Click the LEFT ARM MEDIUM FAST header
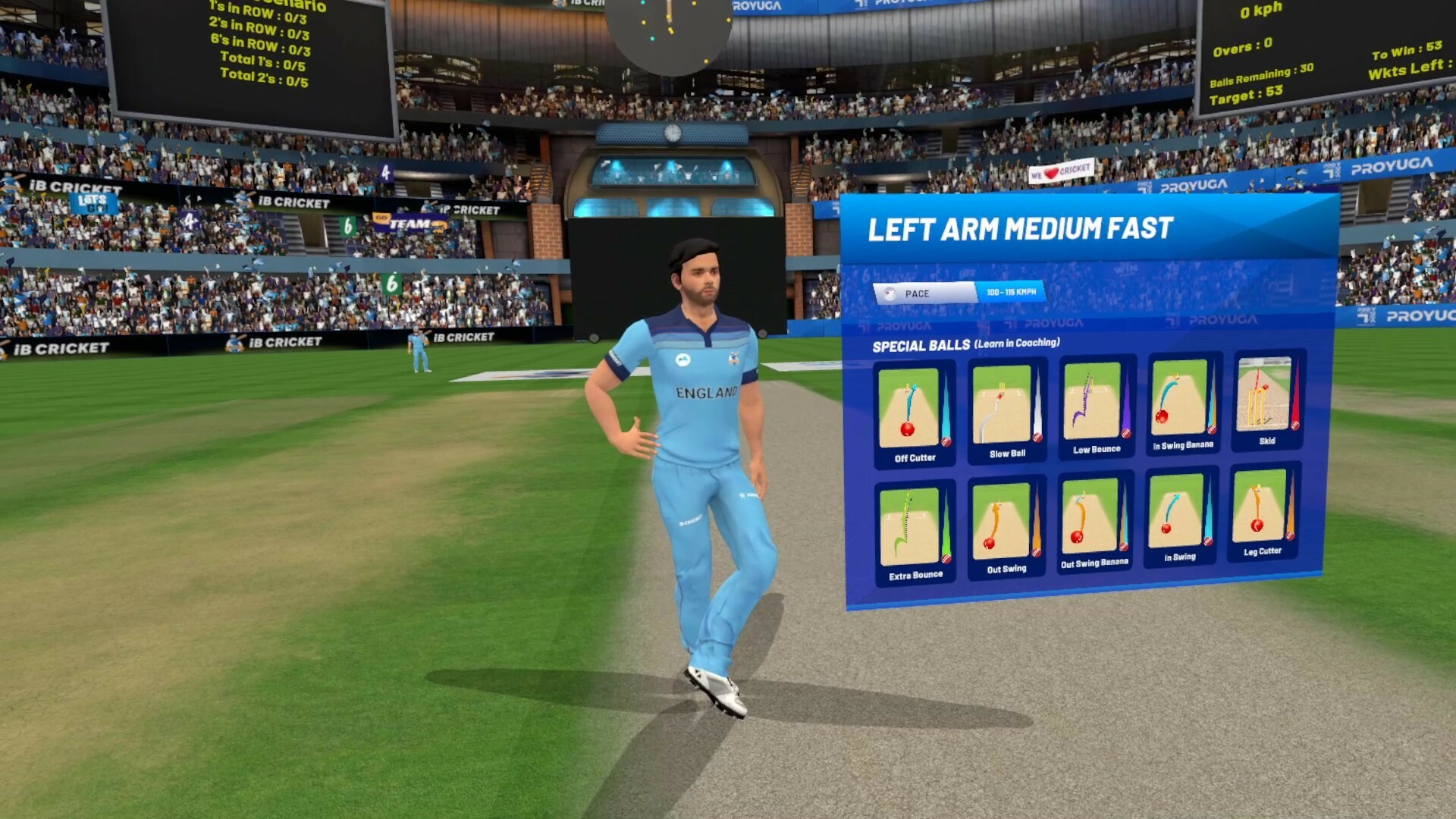1456x819 pixels. pyautogui.click(x=1020, y=225)
